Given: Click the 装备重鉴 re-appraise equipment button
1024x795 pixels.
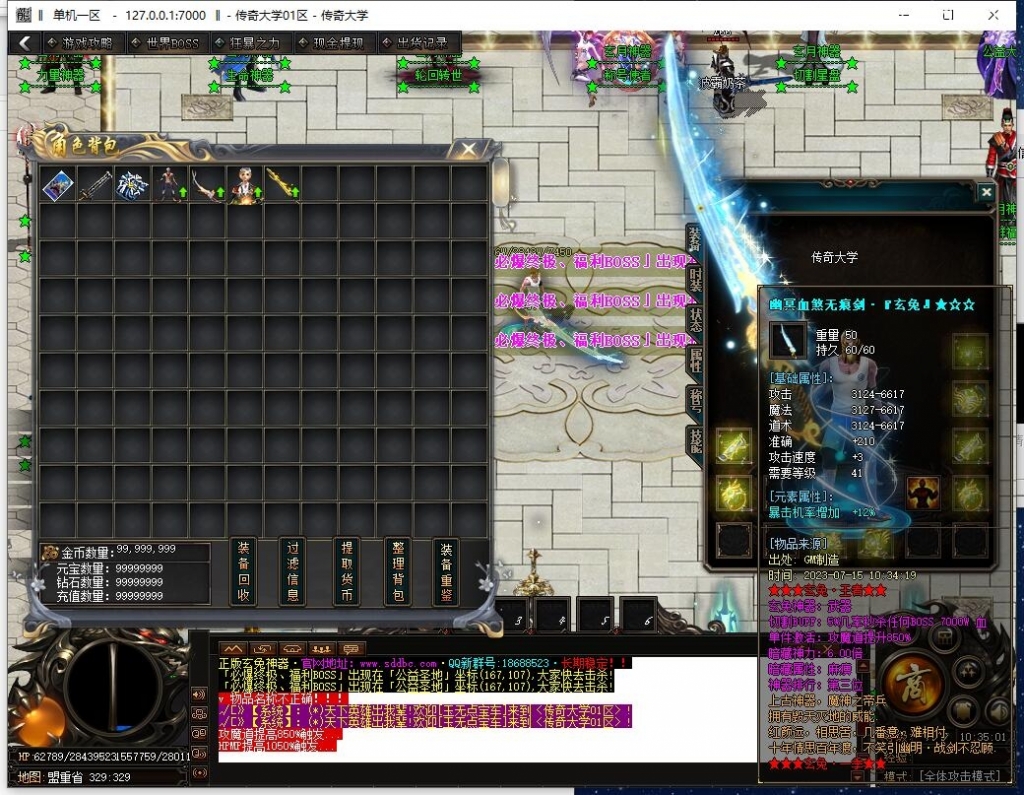Looking at the screenshot, I should click(x=447, y=572).
